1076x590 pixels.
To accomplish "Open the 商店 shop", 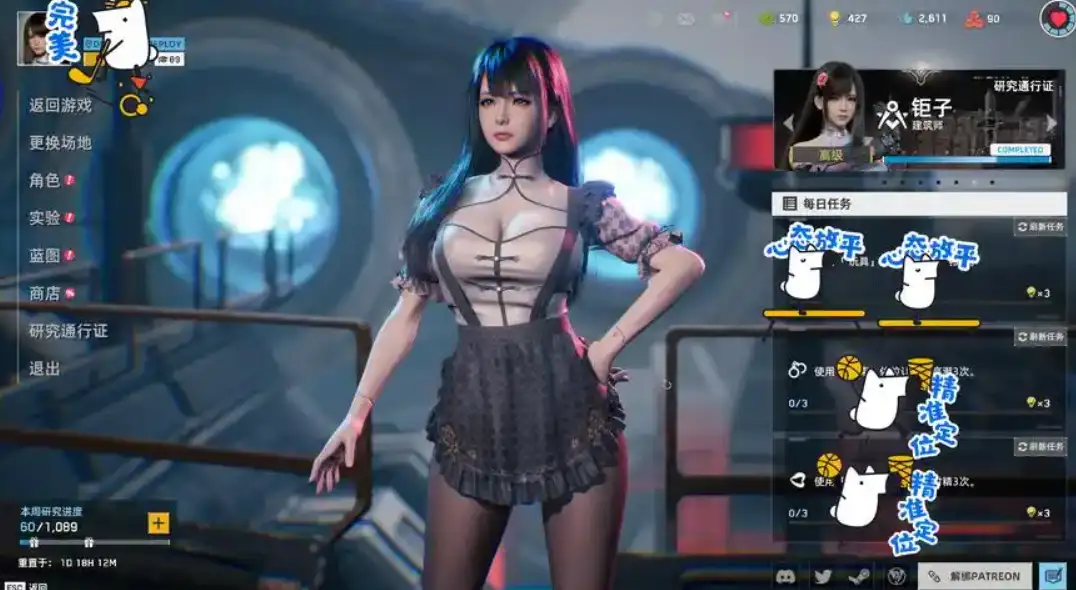I will [45, 293].
